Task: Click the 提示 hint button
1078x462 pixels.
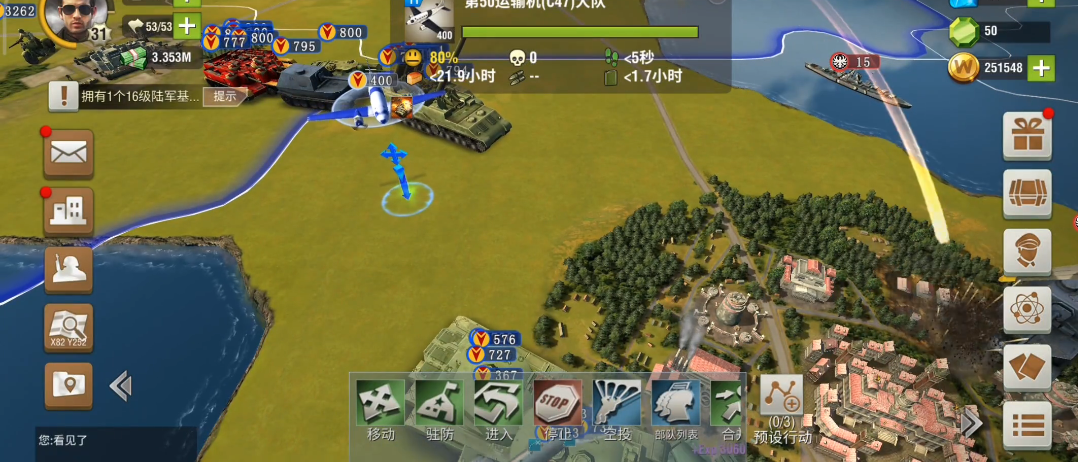Action: pyautogui.click(x=225, y=96)
